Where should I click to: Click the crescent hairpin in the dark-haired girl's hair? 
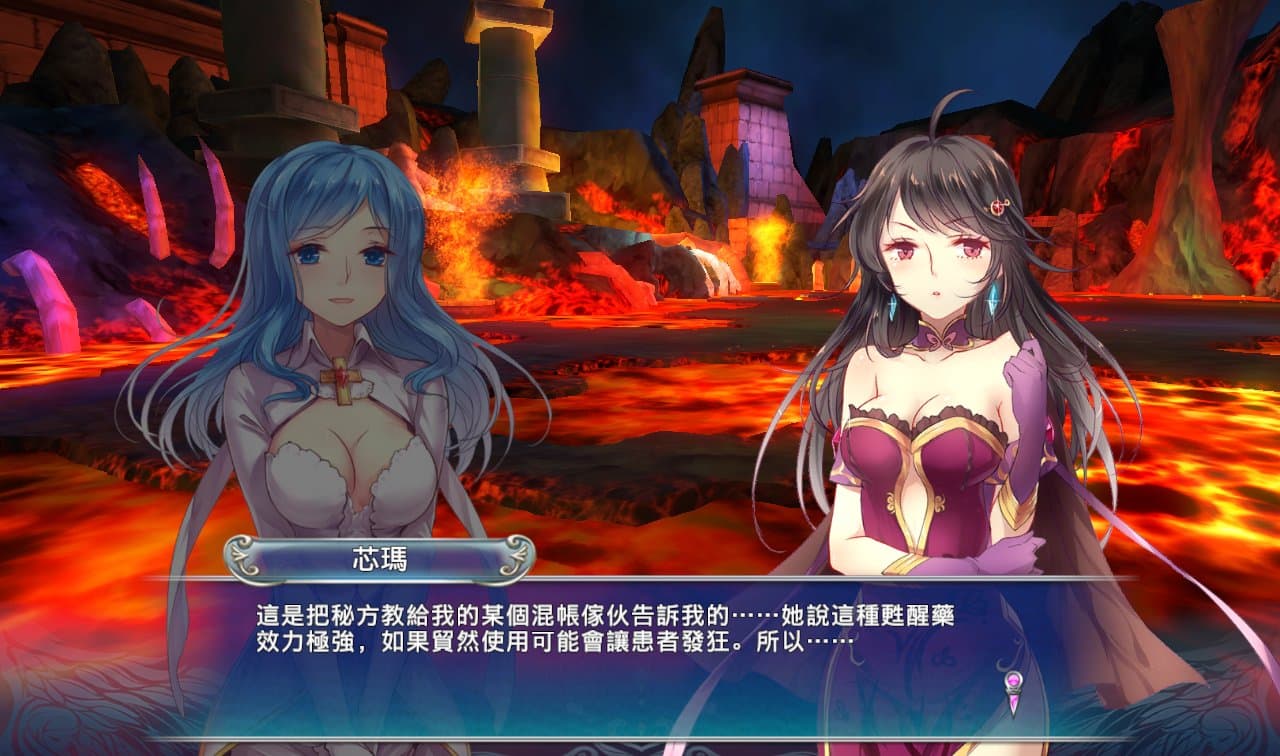point(997,207)
